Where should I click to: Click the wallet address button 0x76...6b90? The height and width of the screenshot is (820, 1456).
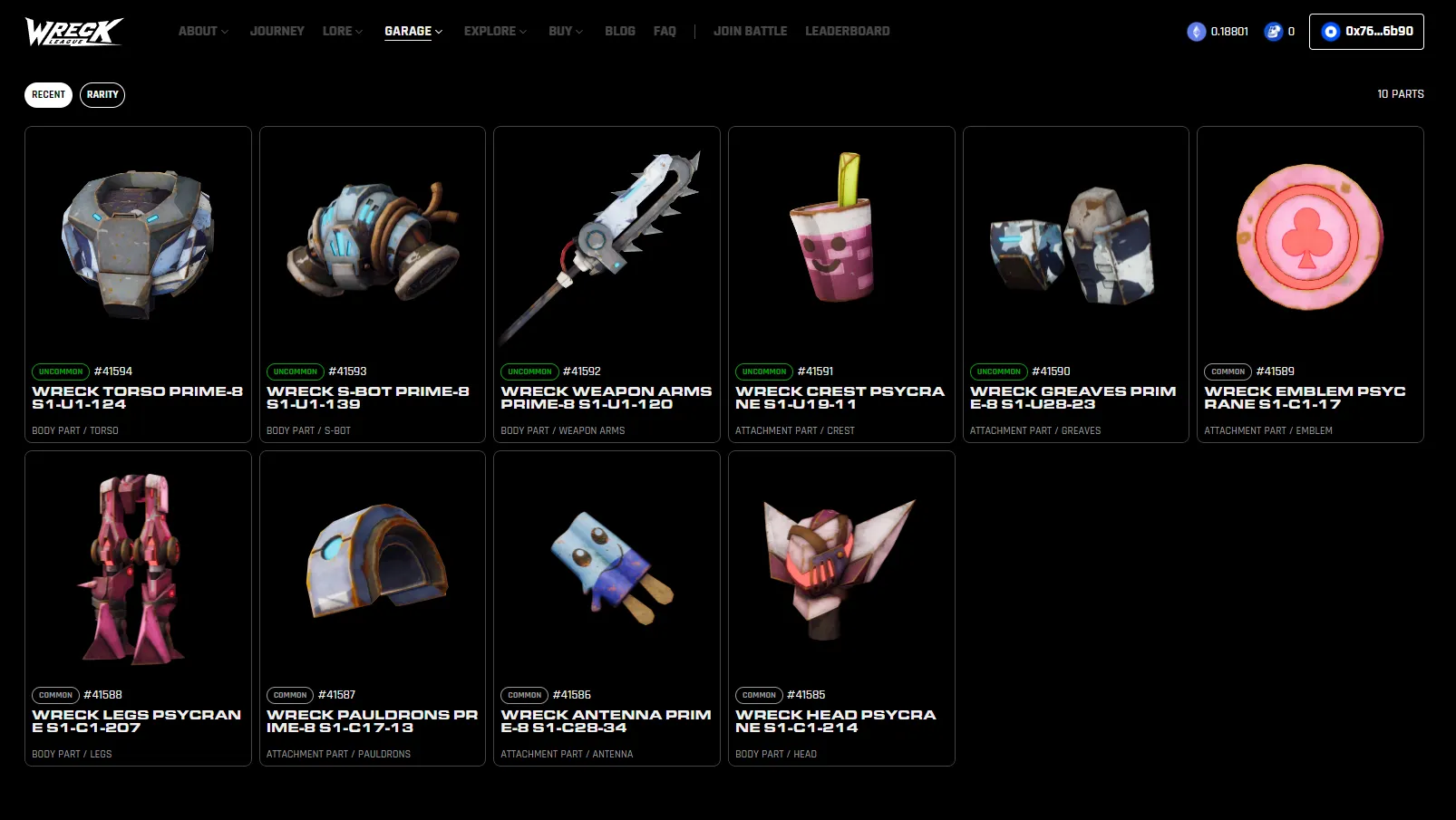click(1366, 31)
